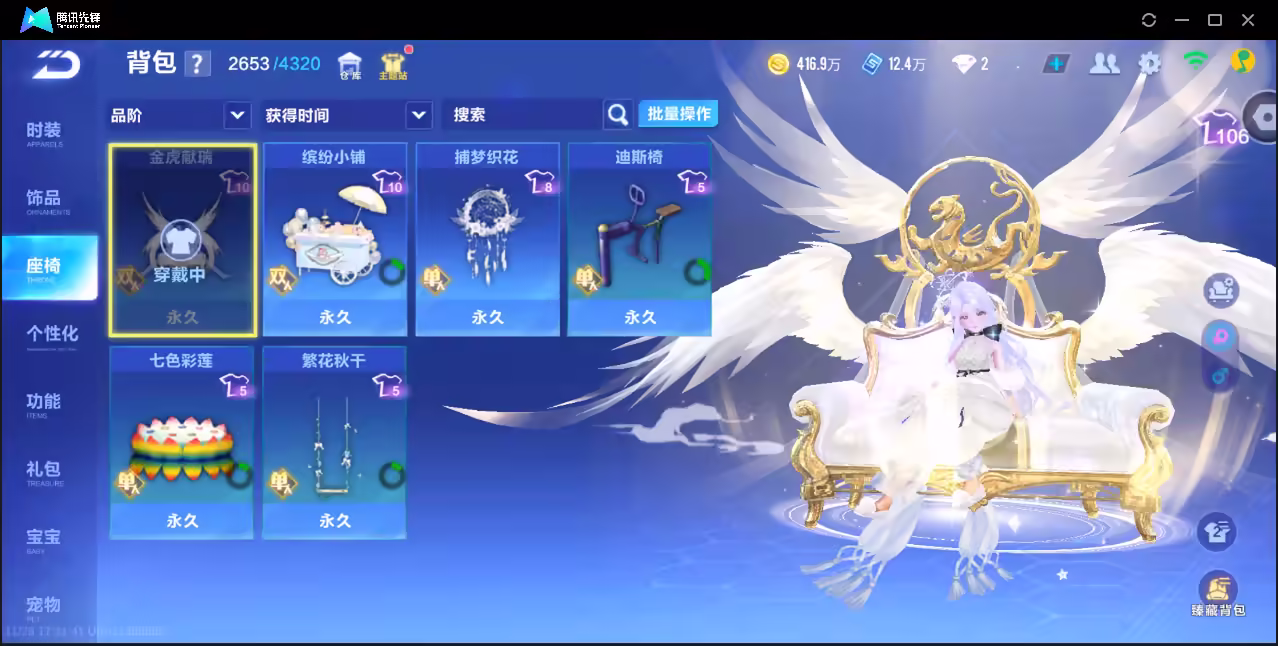Screen dimensions: 1278x646
Task: Select the 缤纷小铺 seat item
Action: tap(335, 240)
